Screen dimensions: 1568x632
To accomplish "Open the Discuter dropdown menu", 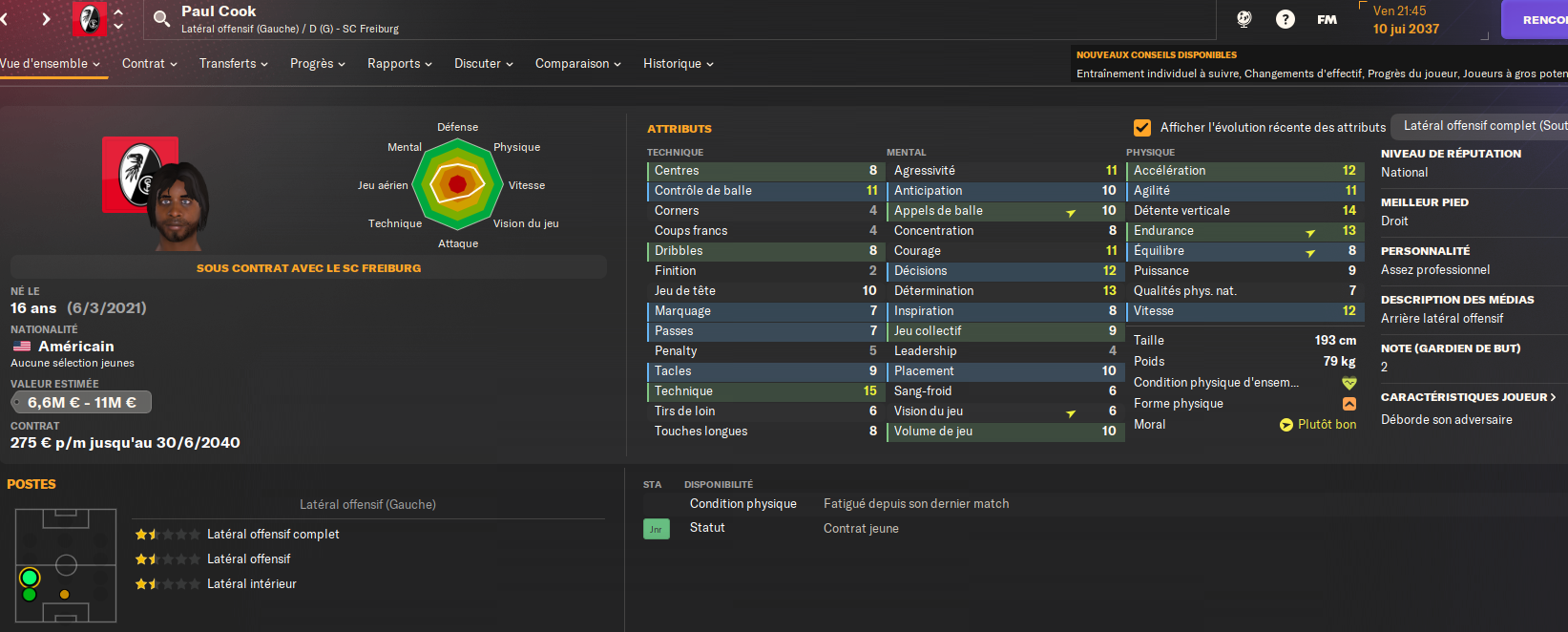I will point(483,64).
